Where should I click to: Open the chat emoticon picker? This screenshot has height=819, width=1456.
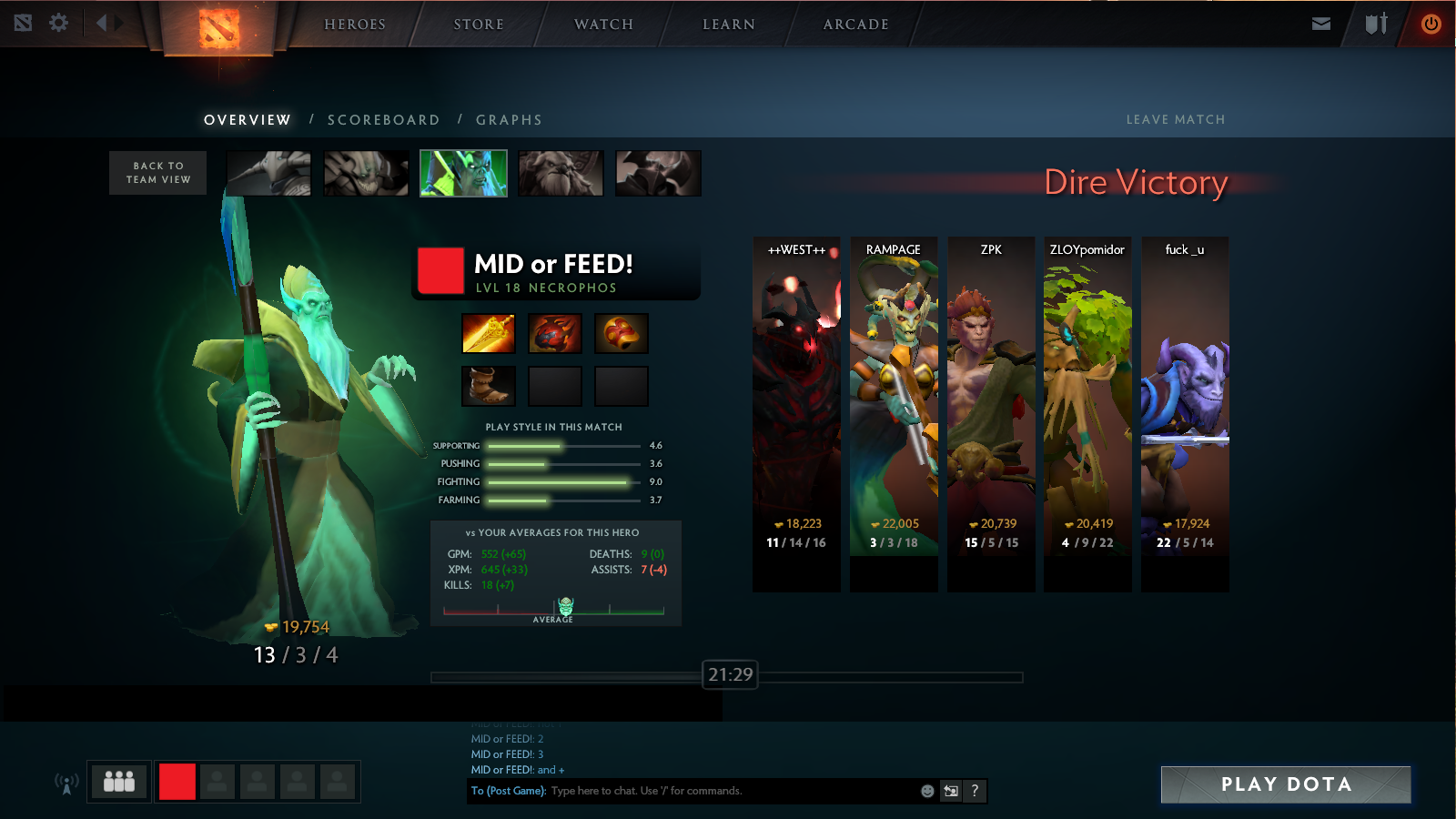tap(927, 791)
